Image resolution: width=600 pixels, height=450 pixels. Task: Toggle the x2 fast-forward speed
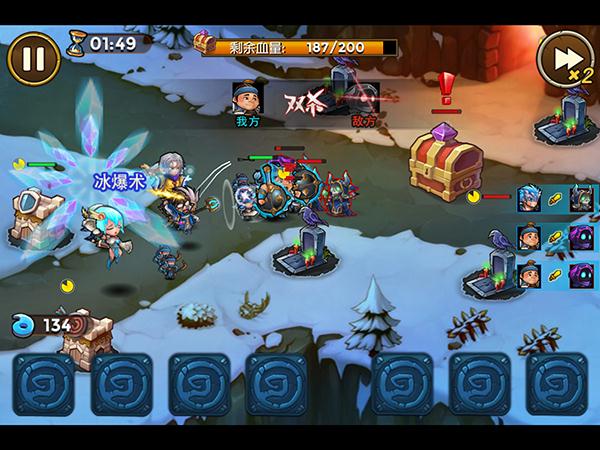click(562, 59)
